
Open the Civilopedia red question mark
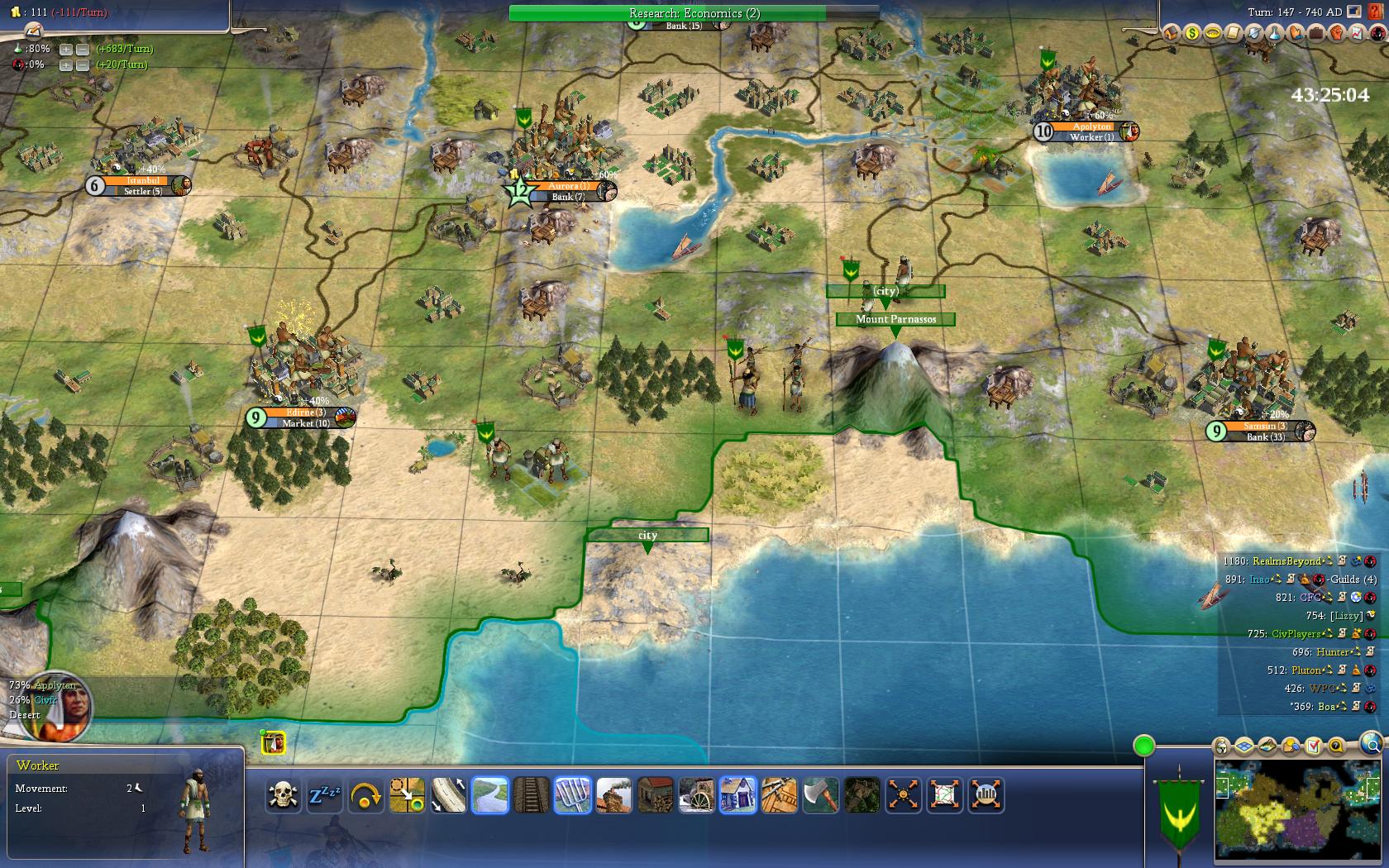[x=1375, y=12]
